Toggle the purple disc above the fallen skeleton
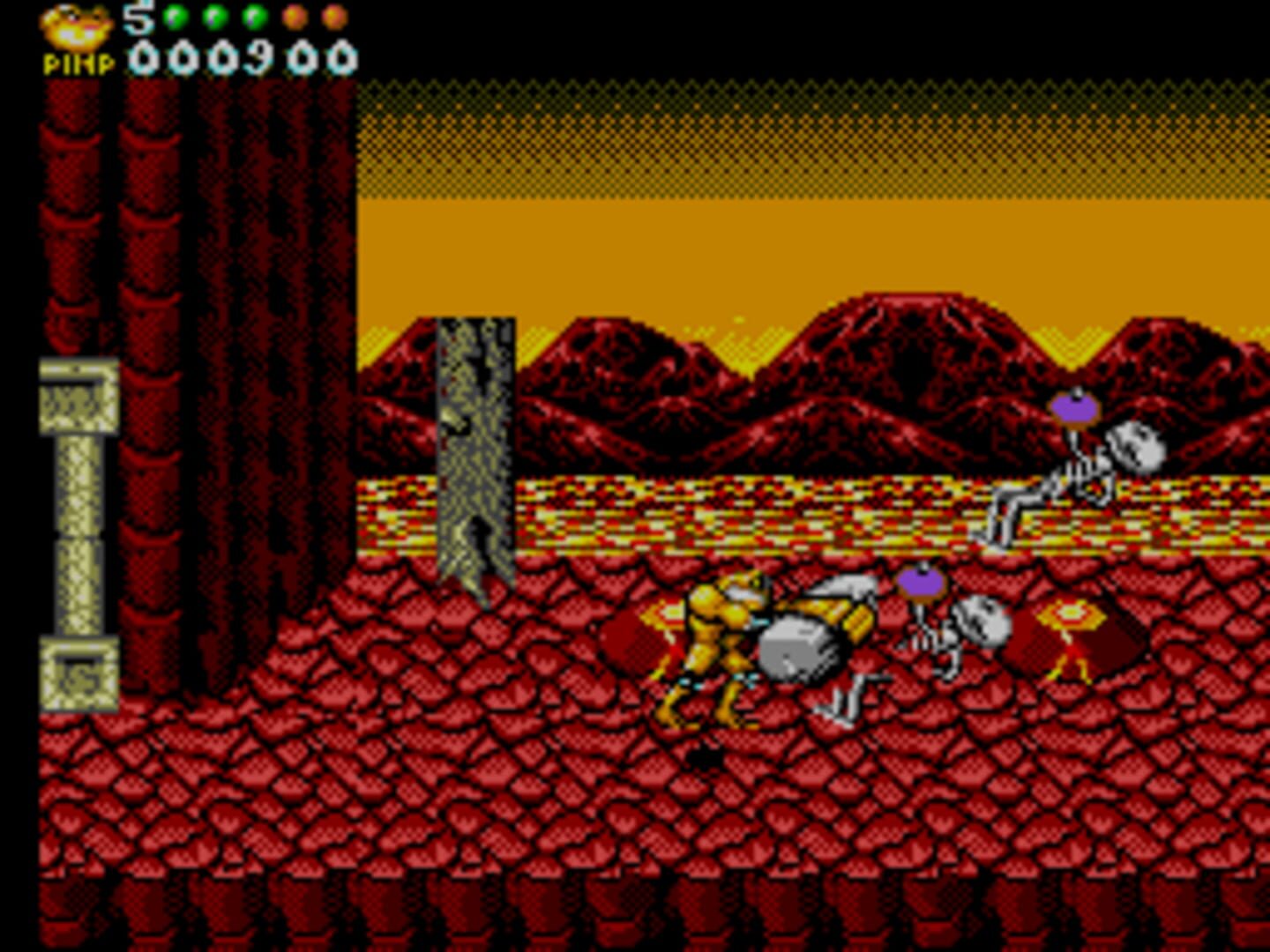This screenshot has width=1270, height=952. [921, 582]
